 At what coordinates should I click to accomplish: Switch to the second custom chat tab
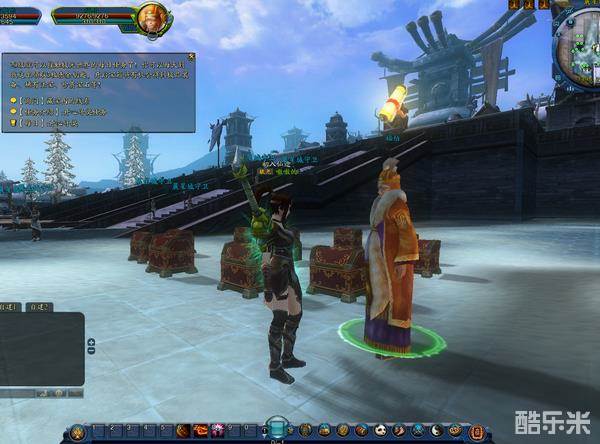coord(40,307)
